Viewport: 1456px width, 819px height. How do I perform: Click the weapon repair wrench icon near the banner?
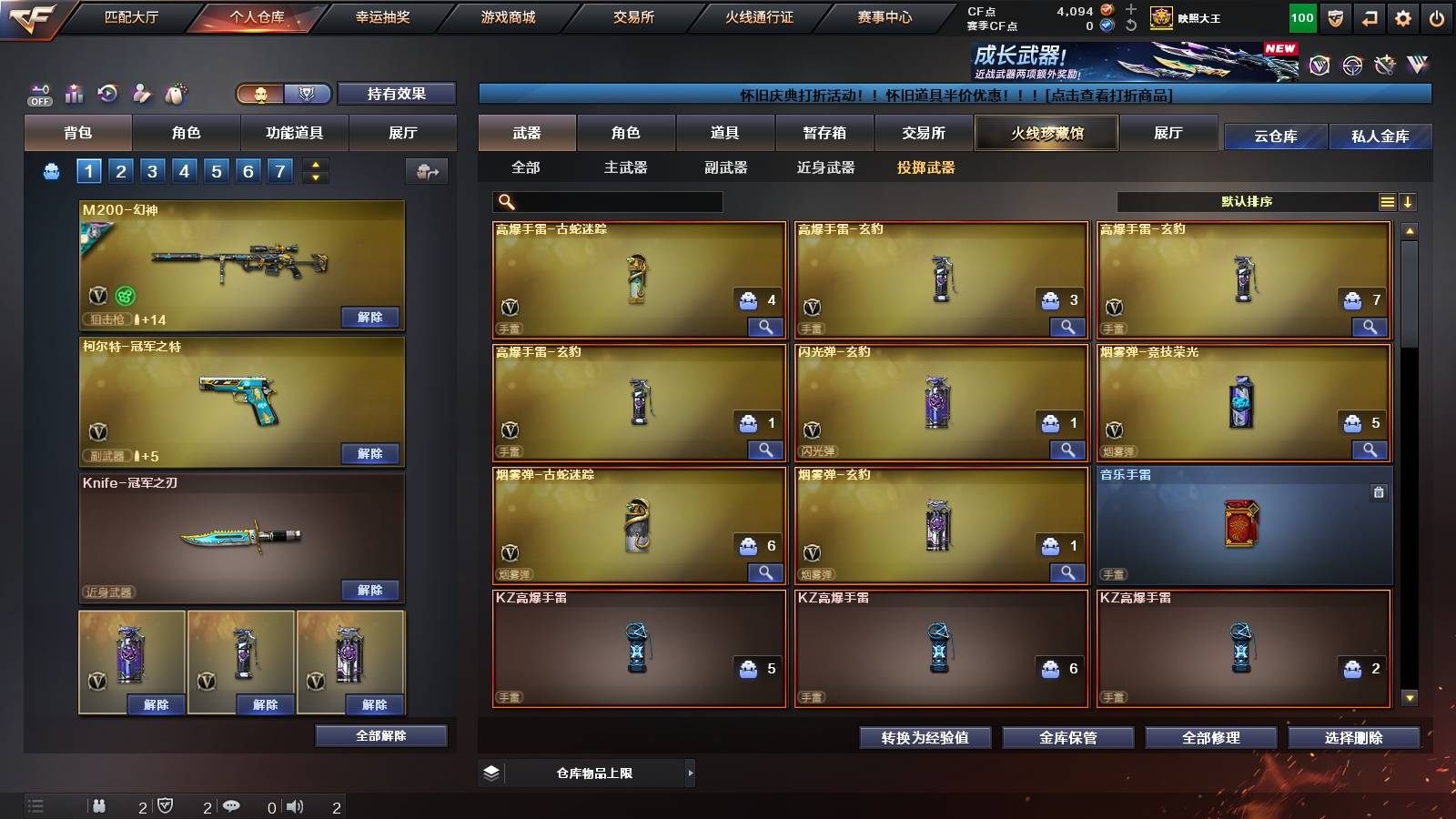(x=1384, y=65)
